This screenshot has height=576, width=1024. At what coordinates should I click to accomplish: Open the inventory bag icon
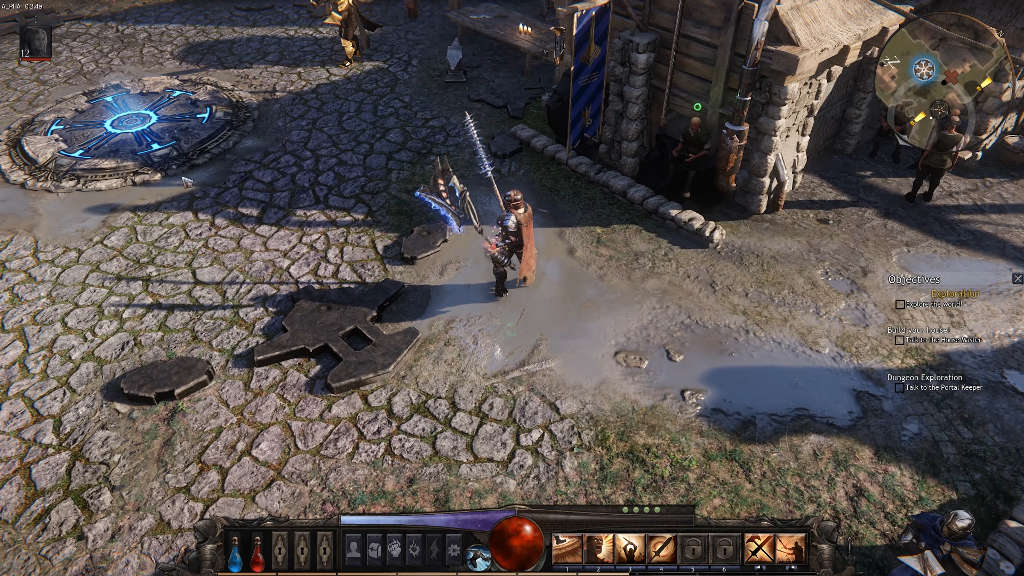pyautogui.click(x=374, y=548)
